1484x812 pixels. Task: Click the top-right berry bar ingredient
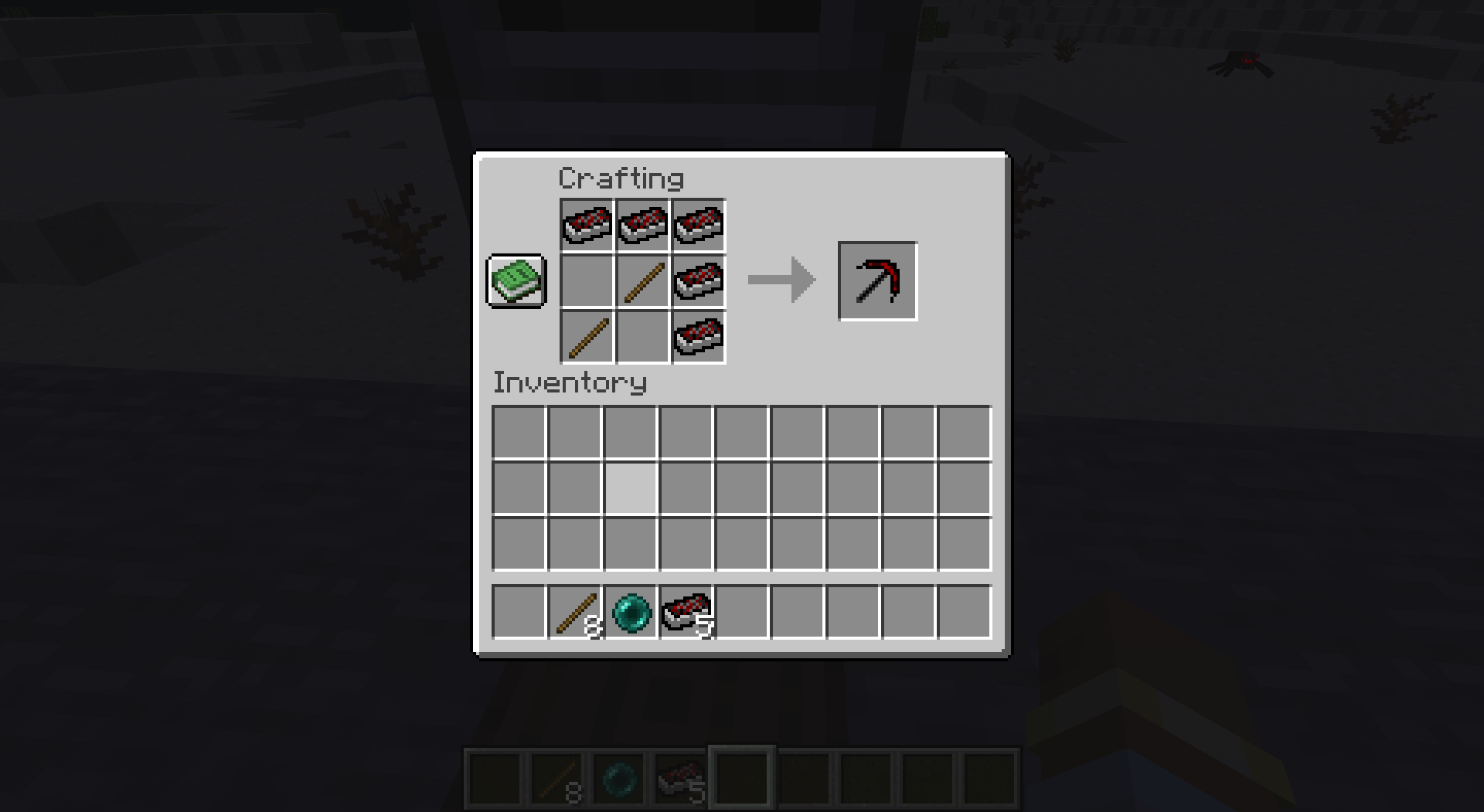tap(698, 225)
